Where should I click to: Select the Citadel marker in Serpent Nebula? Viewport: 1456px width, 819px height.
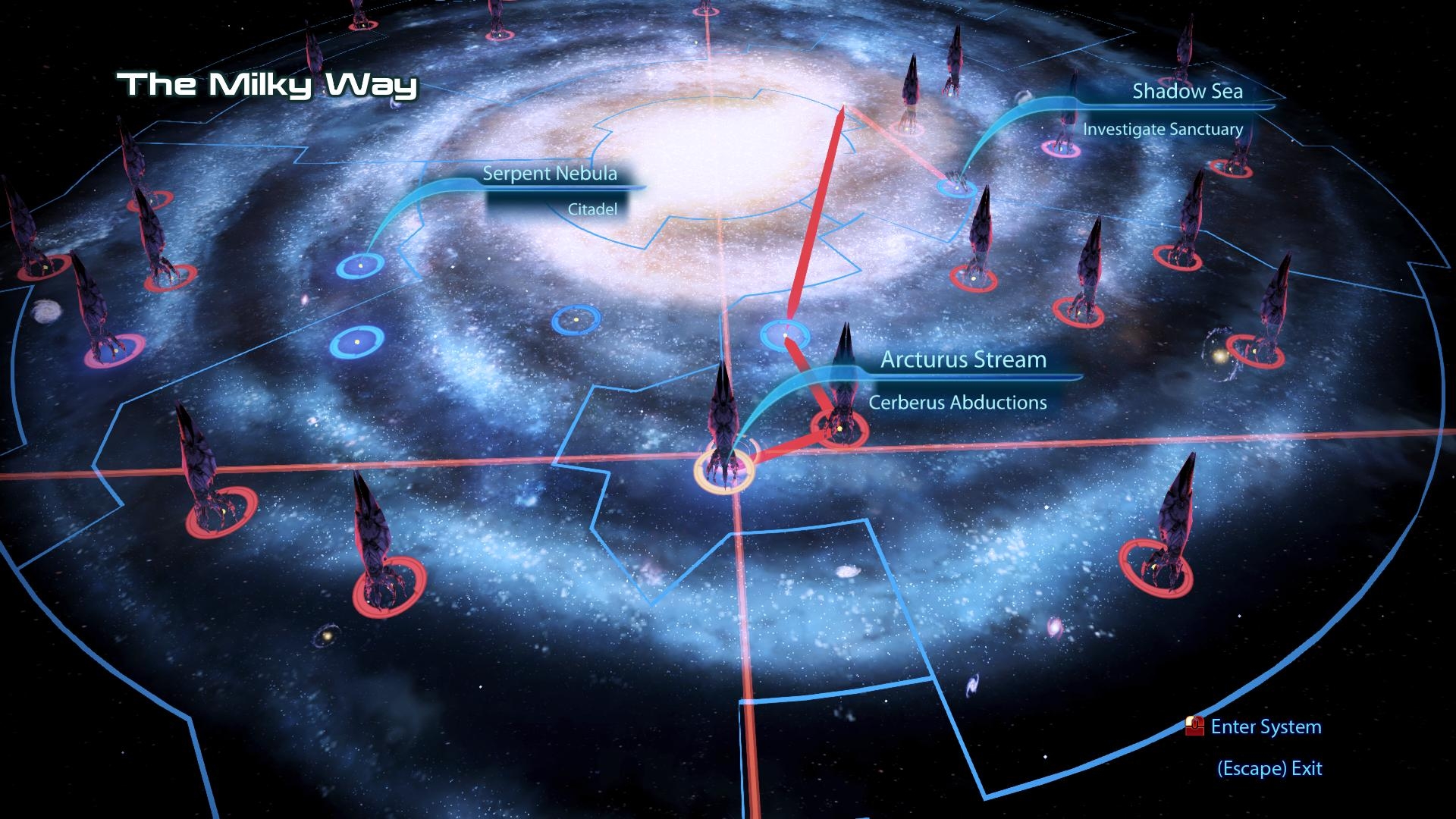(360, 265)
